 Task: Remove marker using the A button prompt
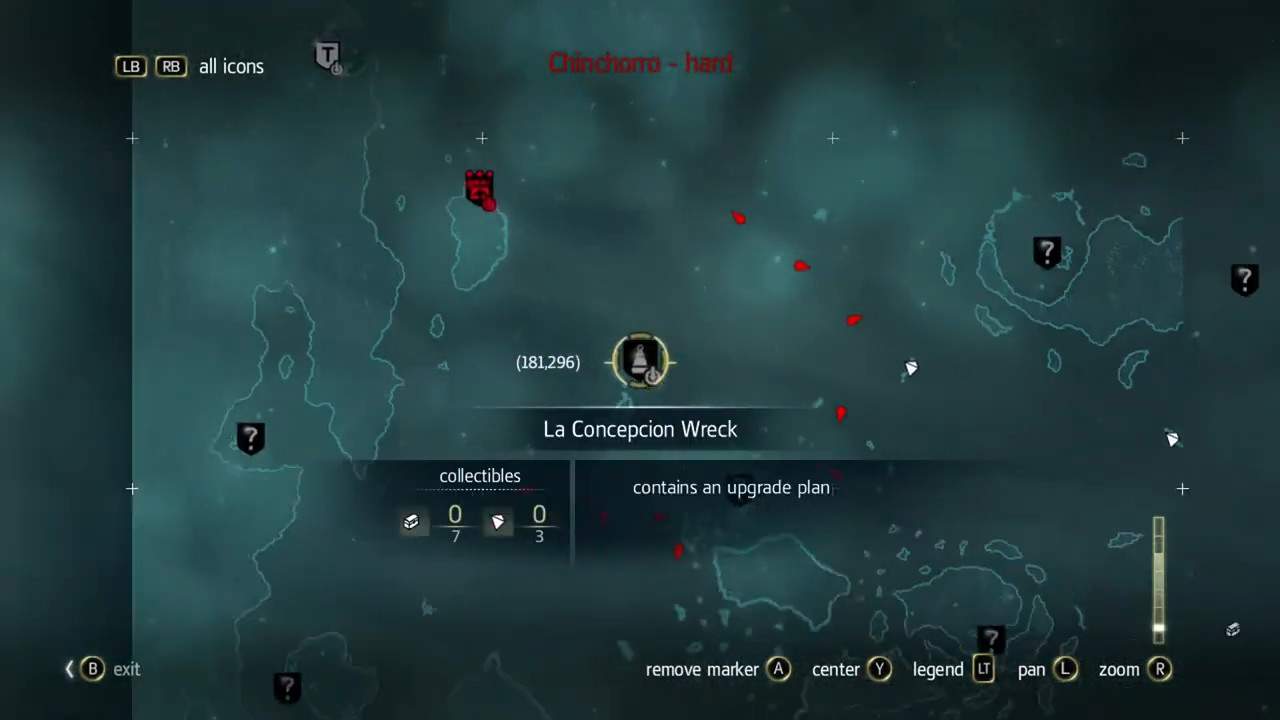[x=778, y=669]
